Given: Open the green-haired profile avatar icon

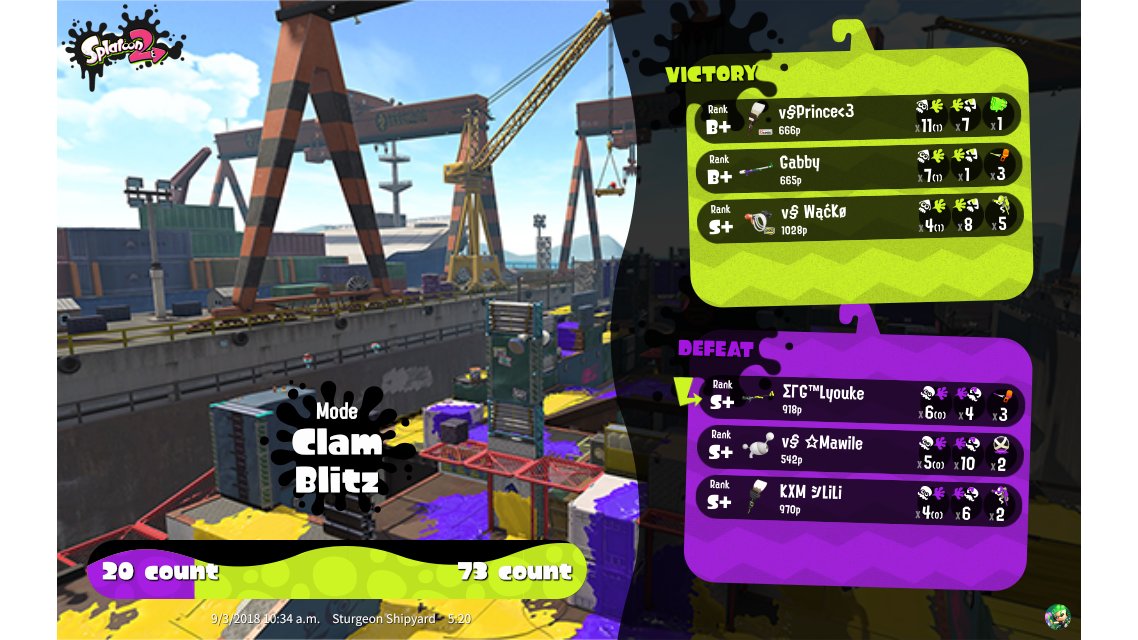Looking at the screenshot, I should (1057, 615).
